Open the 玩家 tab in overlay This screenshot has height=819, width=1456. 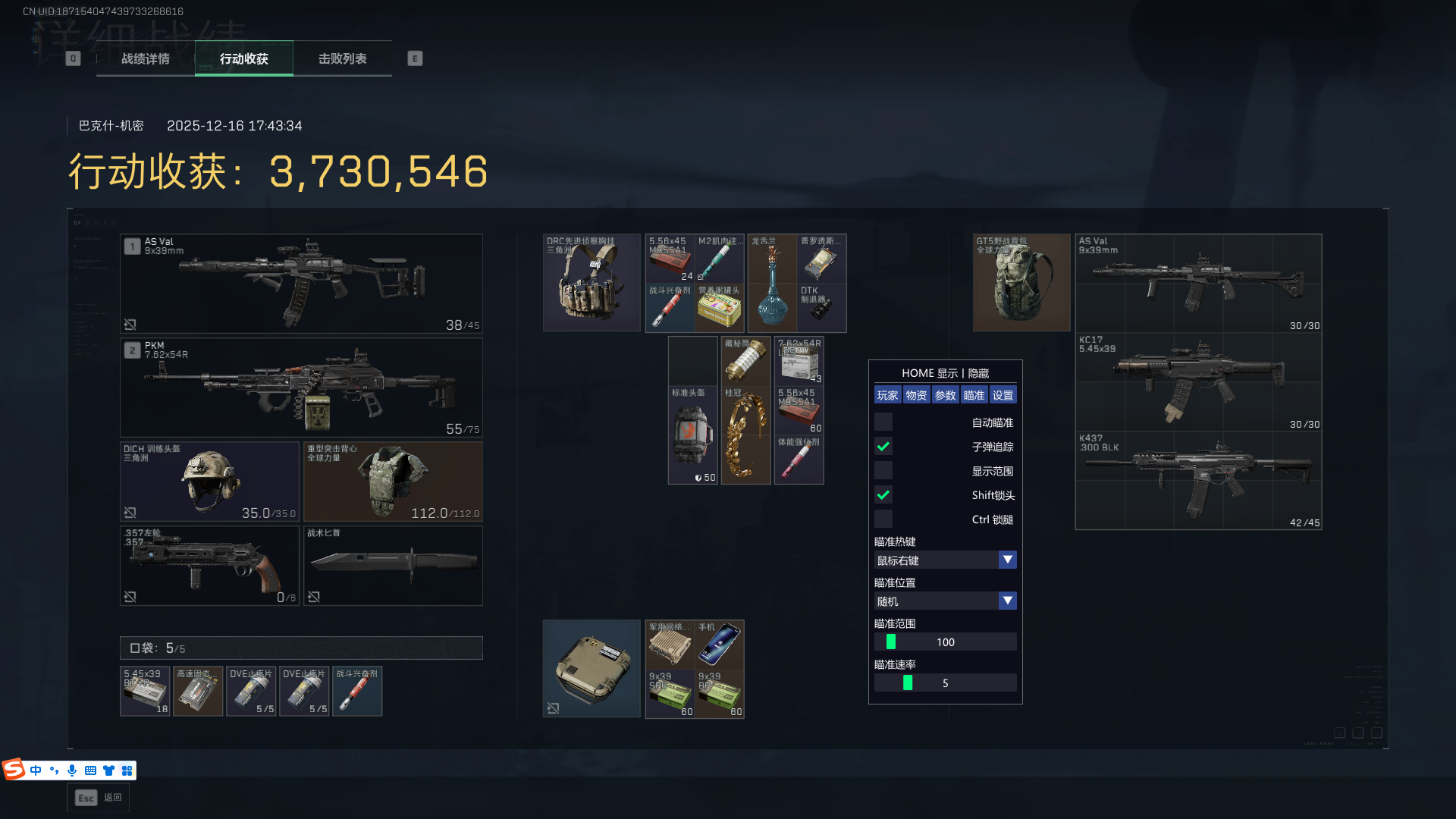click(x=887, y=395)
